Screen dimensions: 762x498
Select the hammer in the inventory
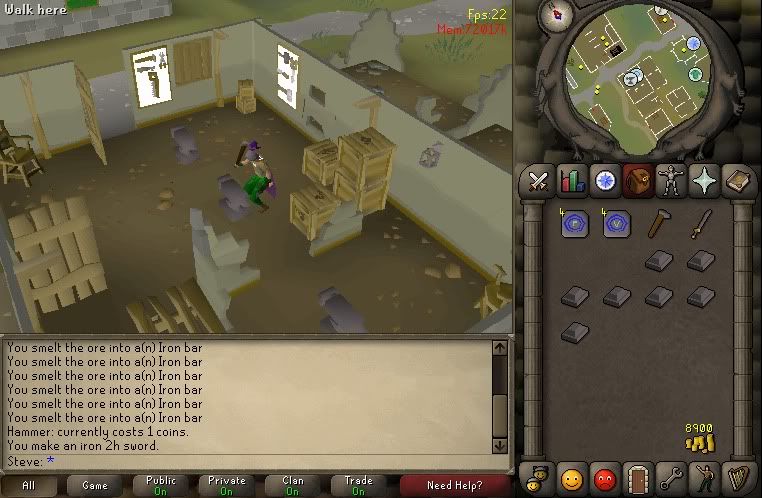[x=658, y=223]
